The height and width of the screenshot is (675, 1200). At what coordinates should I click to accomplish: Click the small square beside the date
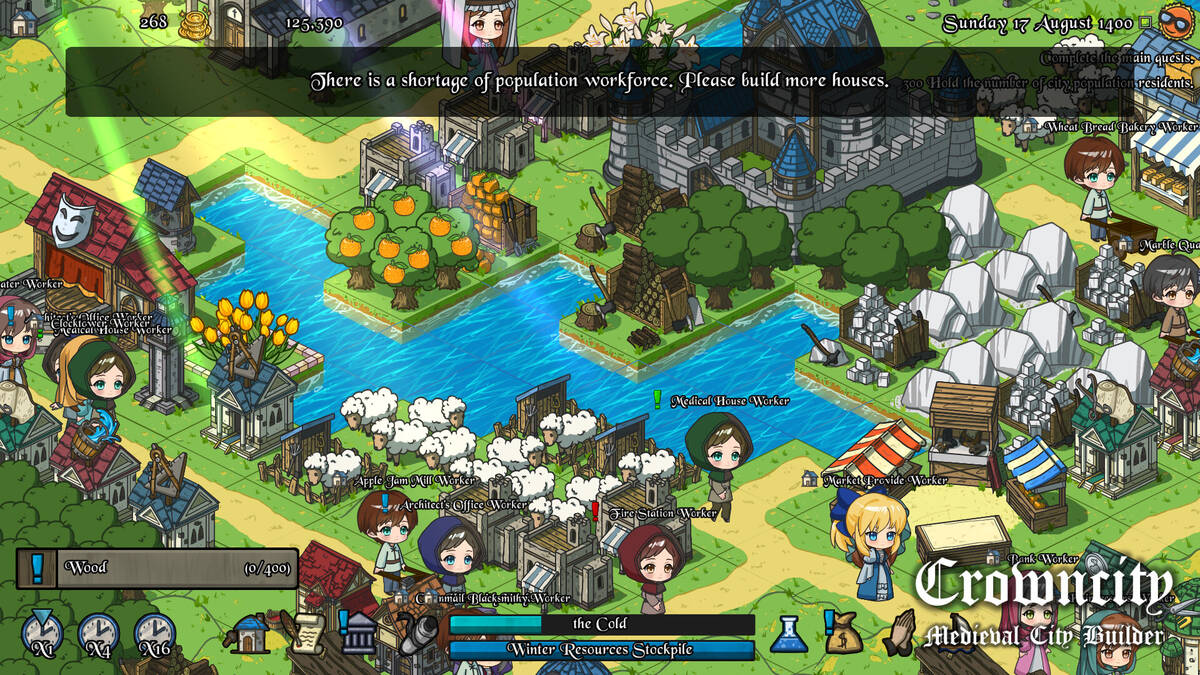pos(1146,22)
